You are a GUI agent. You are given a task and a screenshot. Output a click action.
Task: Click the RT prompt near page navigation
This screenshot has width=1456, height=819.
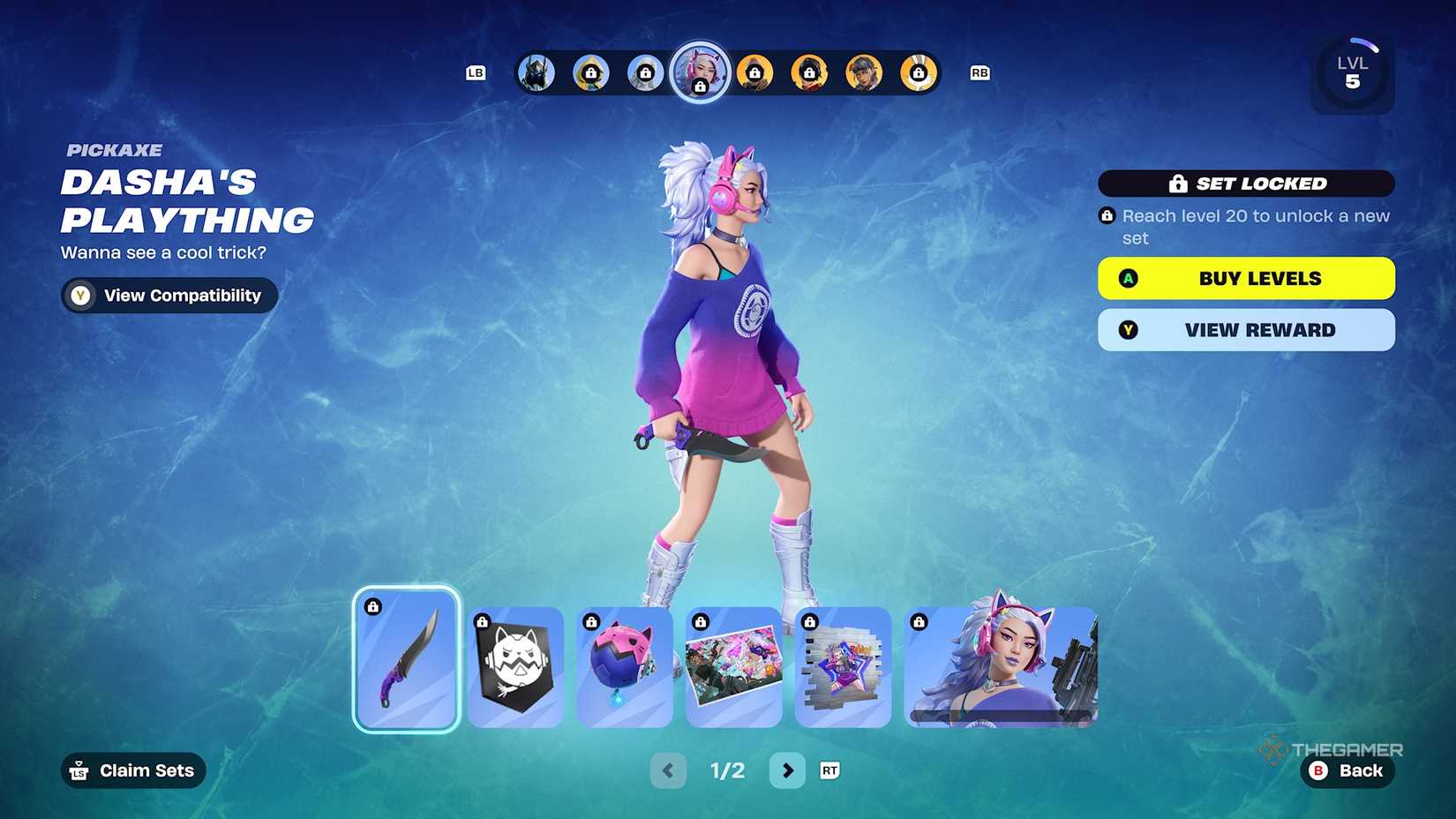click(829, 770)
